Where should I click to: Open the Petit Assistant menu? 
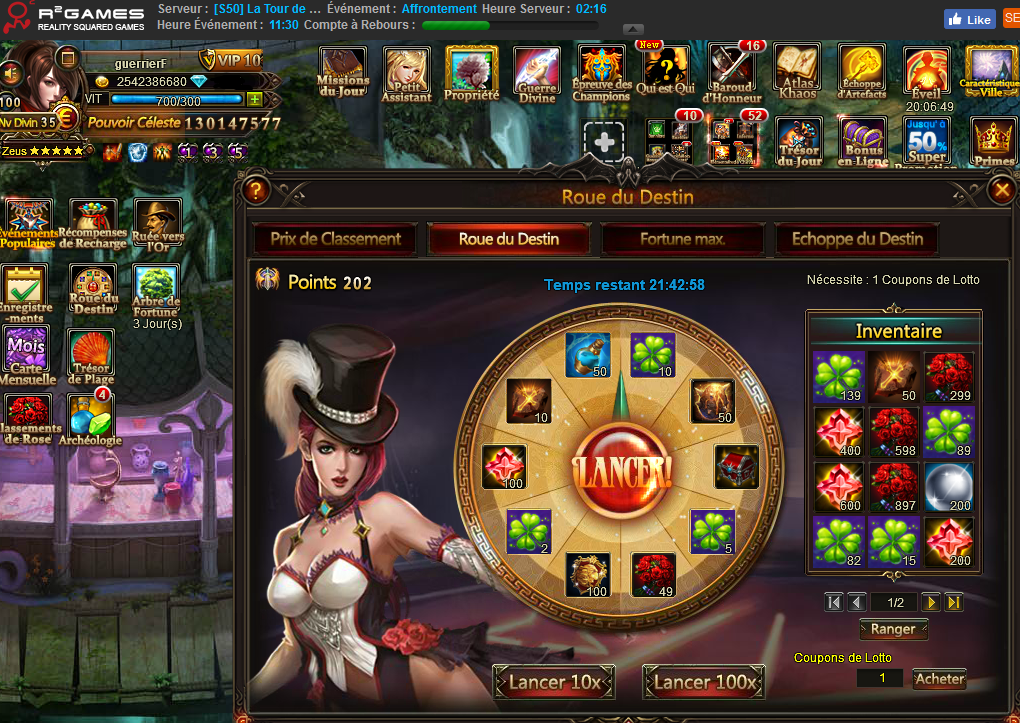[x=407, y=72]
